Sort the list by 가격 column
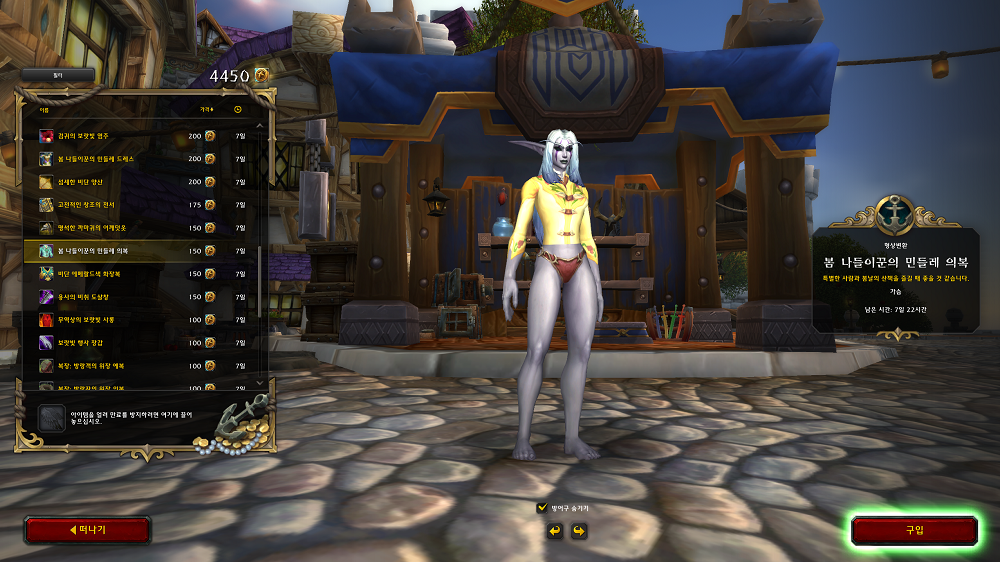1000x562 pixels. tap(206, 109)
